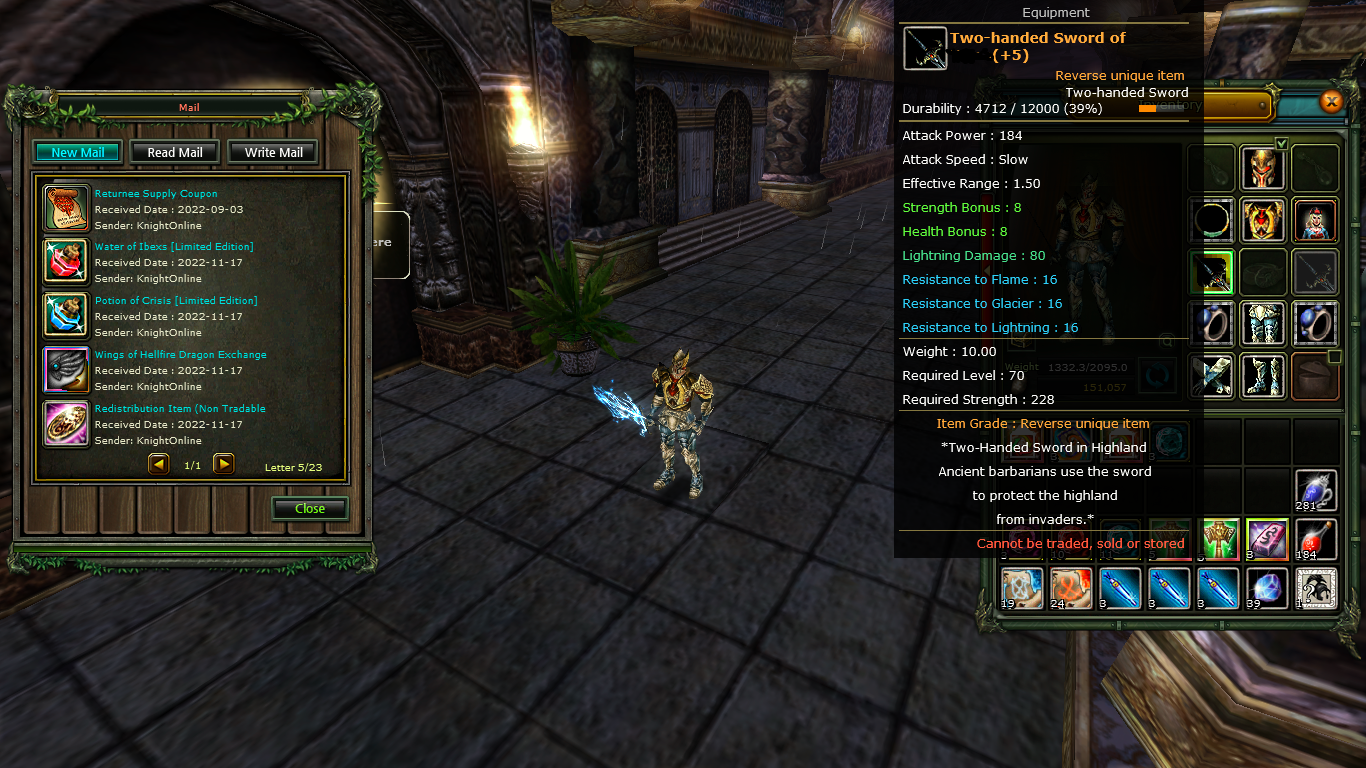Close the Mail window
1366x768 pixels.
coord(309,508)
